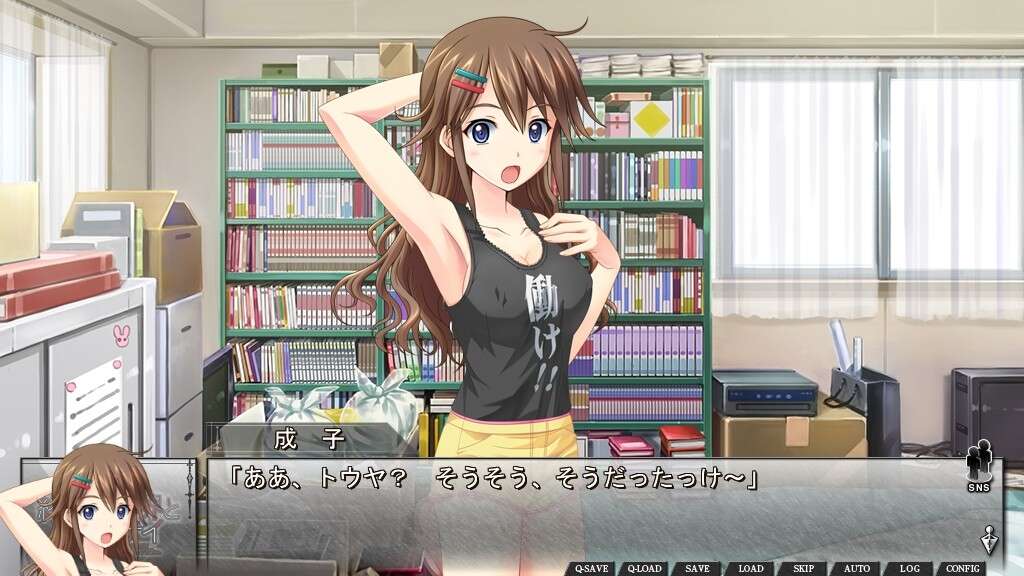
Task: Activate SKIP mode
Action: tap(803, 568)
